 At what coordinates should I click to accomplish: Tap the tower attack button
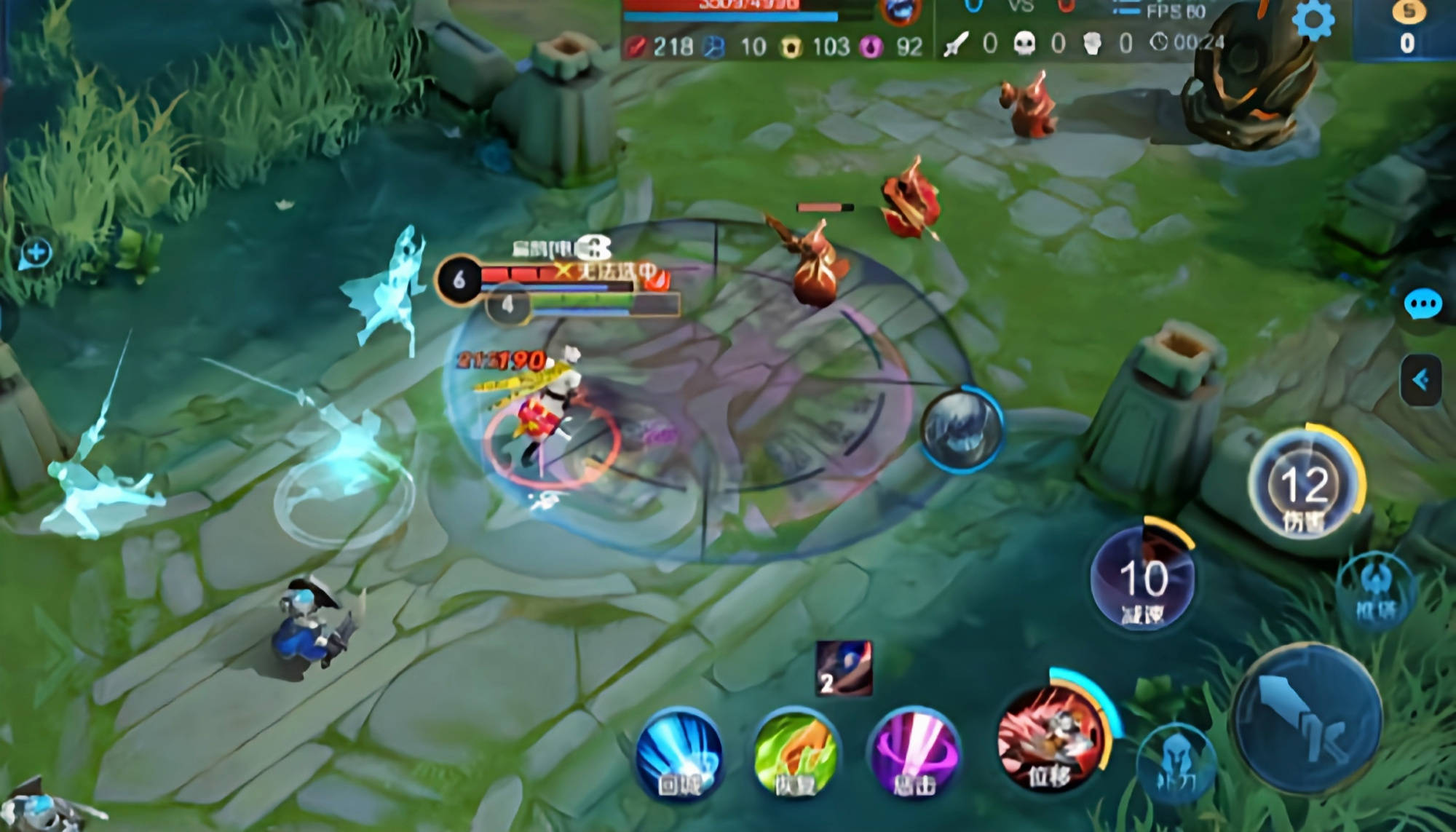tap(1374, 591)
